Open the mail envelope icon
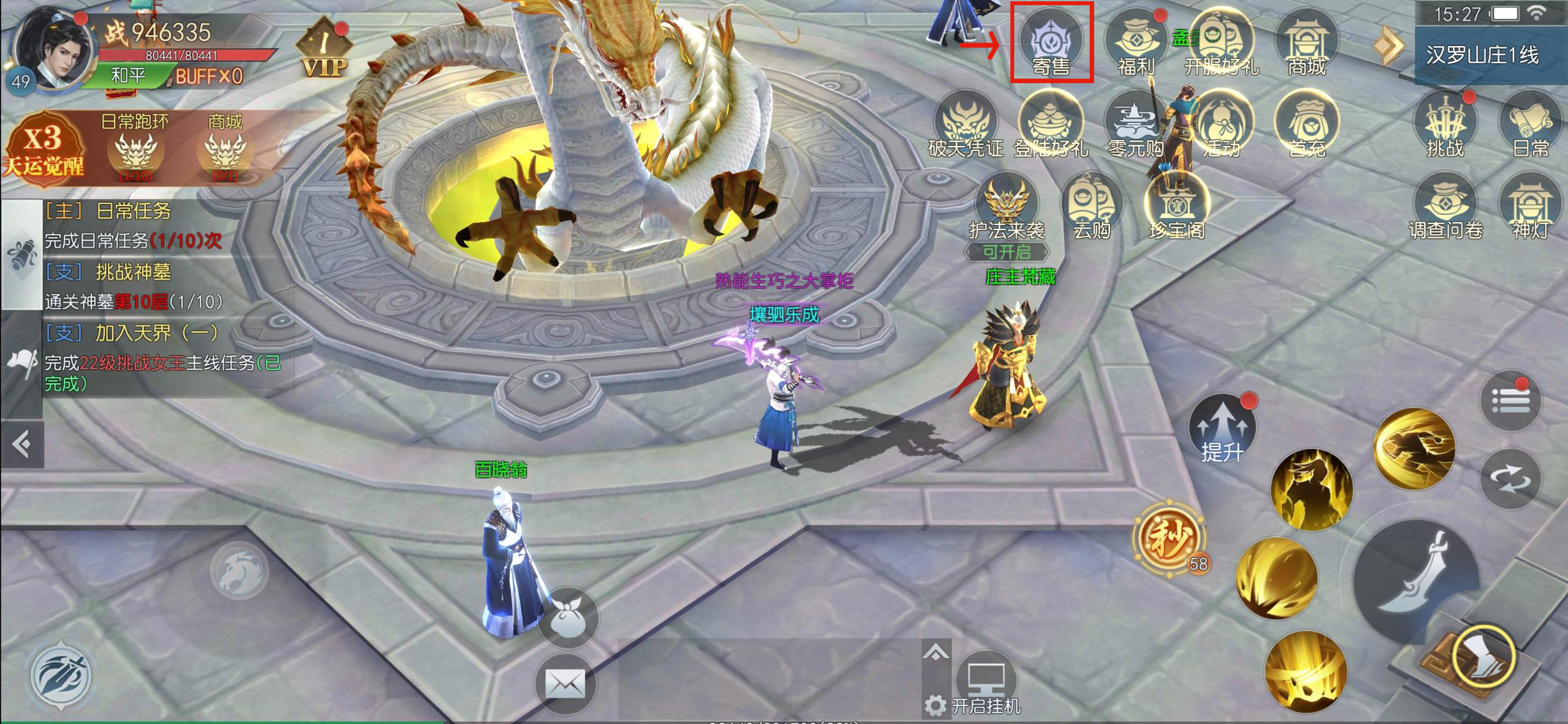 (565, 684)
